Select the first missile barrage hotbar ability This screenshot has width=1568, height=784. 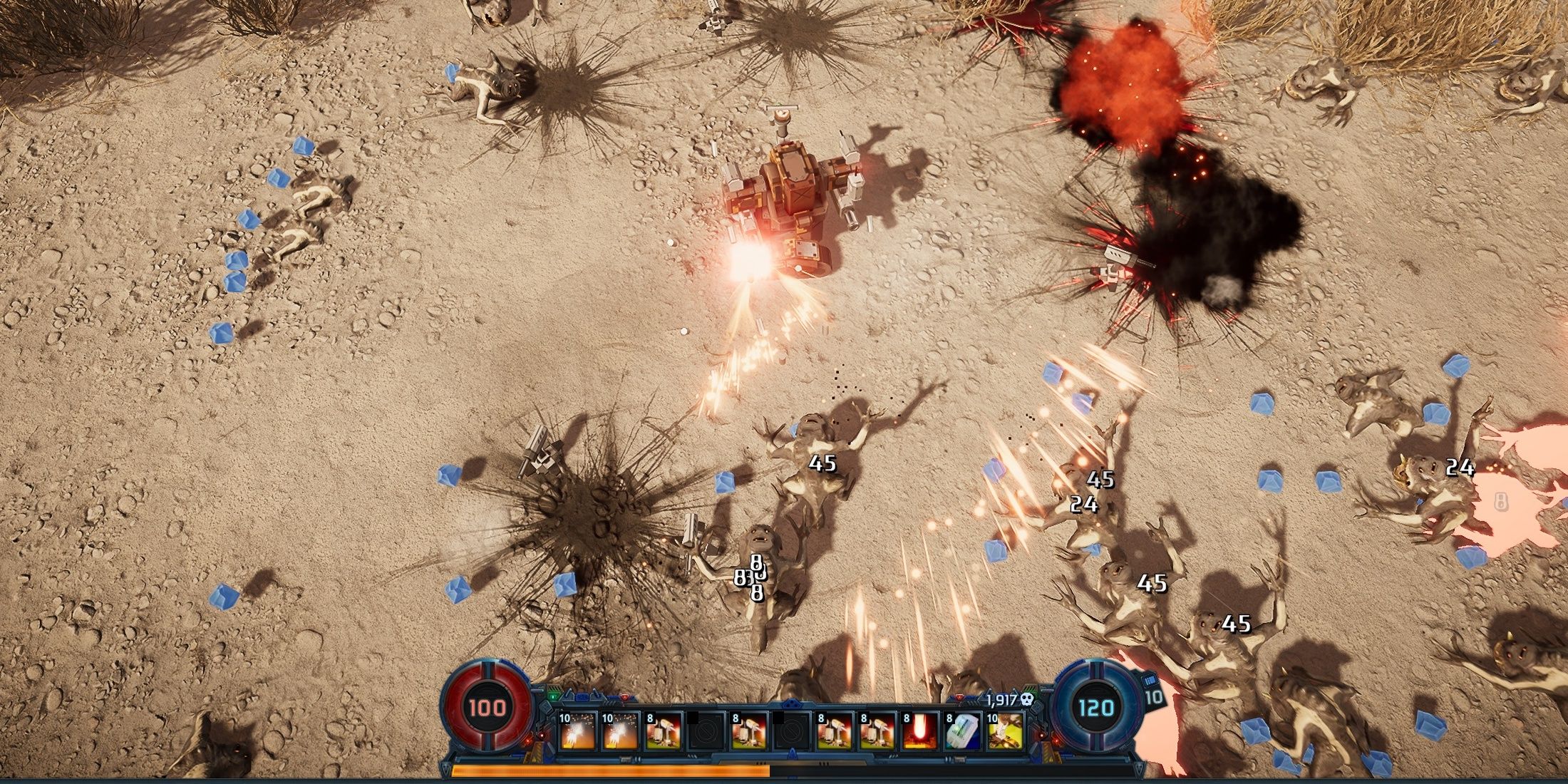point(577,731)
